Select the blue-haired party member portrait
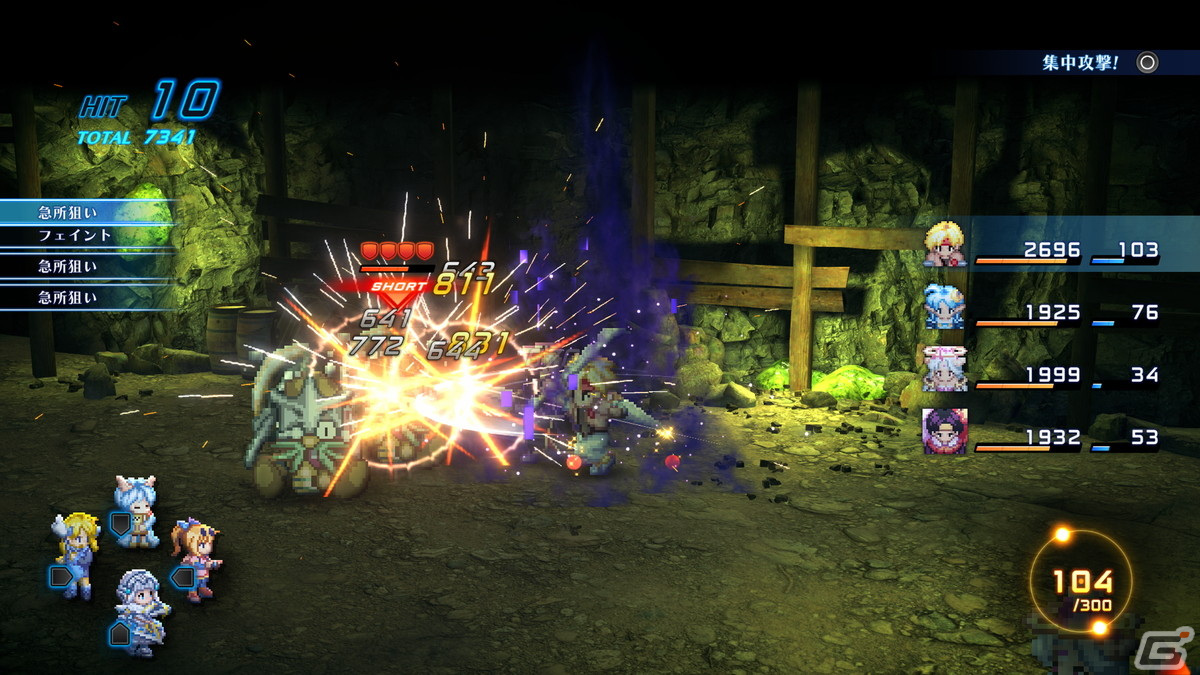Screen dimensions: 1200x675 pos(944,307)
